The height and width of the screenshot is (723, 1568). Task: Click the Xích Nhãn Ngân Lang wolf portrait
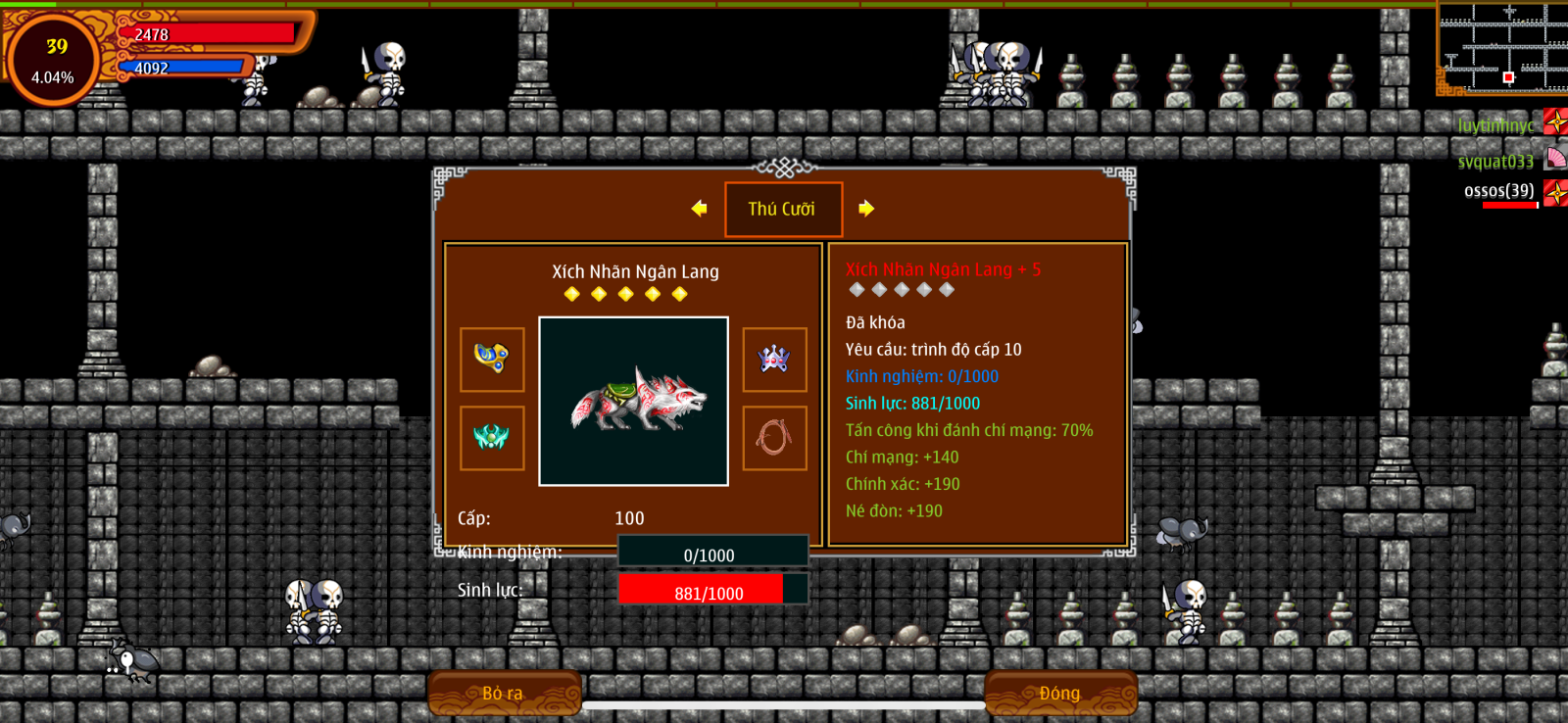pos(633,401)
